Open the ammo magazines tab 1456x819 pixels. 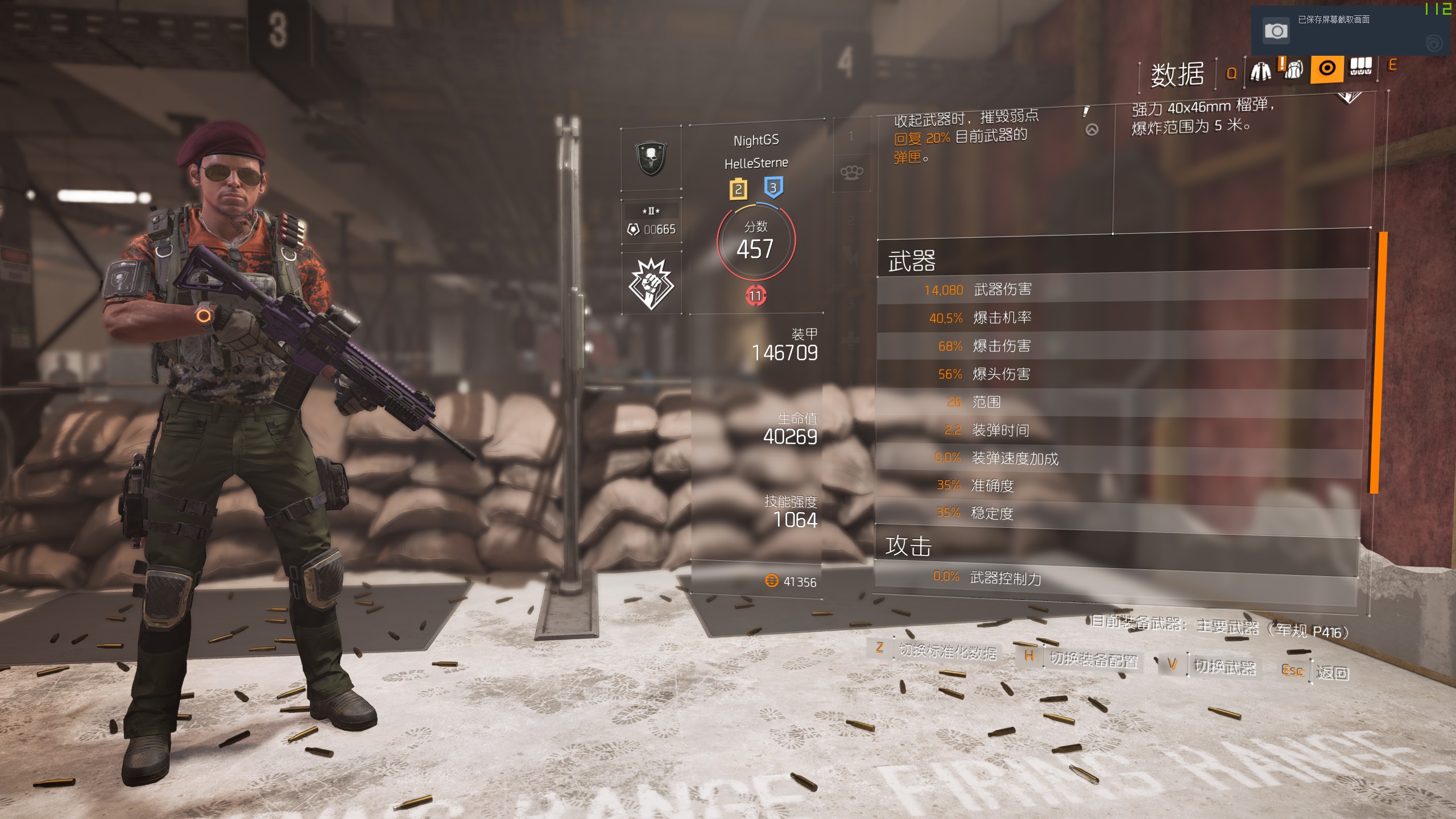tap(1360, 68)
